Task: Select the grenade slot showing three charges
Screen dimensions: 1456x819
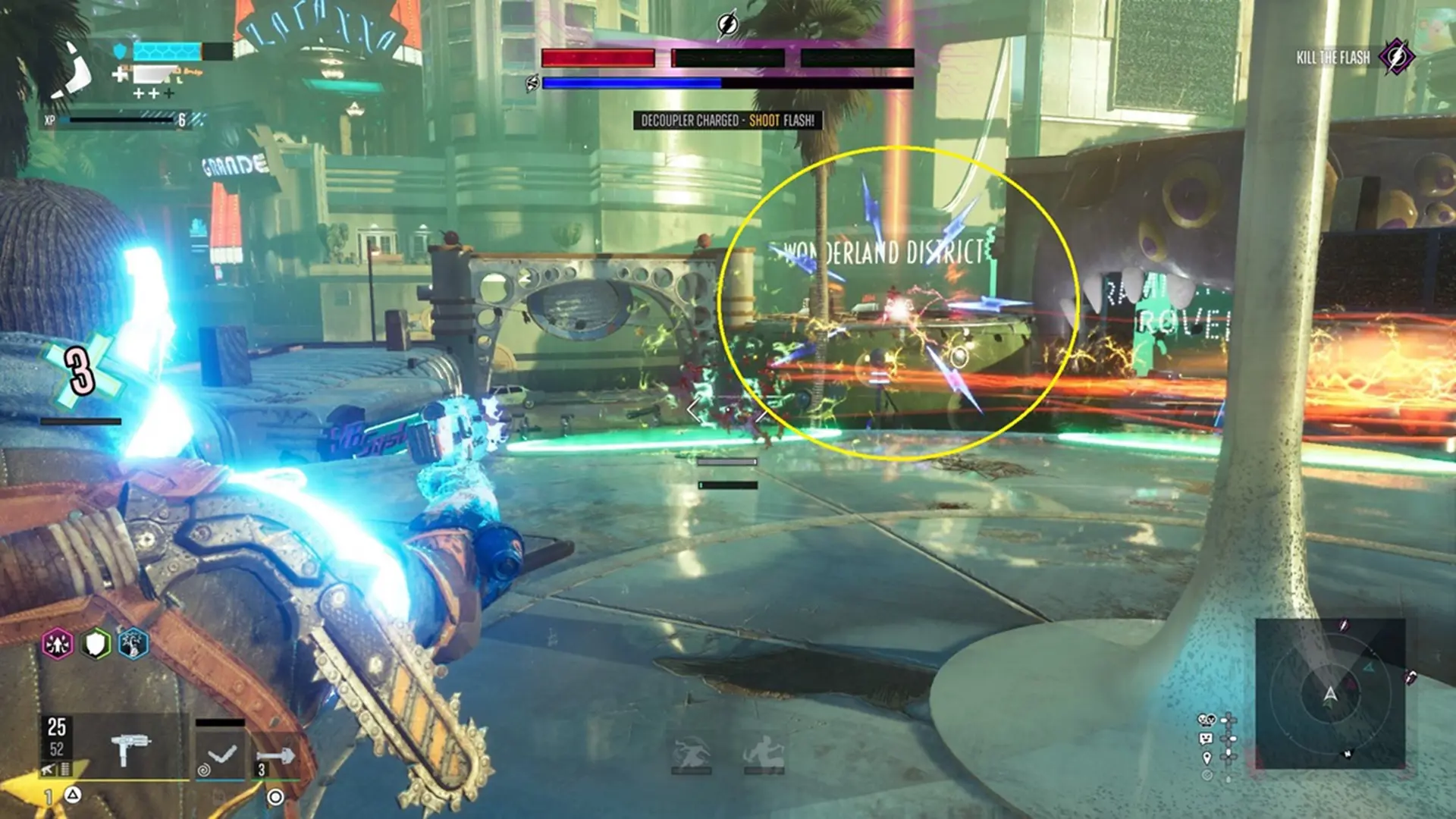Action: [x=275, y=757]
